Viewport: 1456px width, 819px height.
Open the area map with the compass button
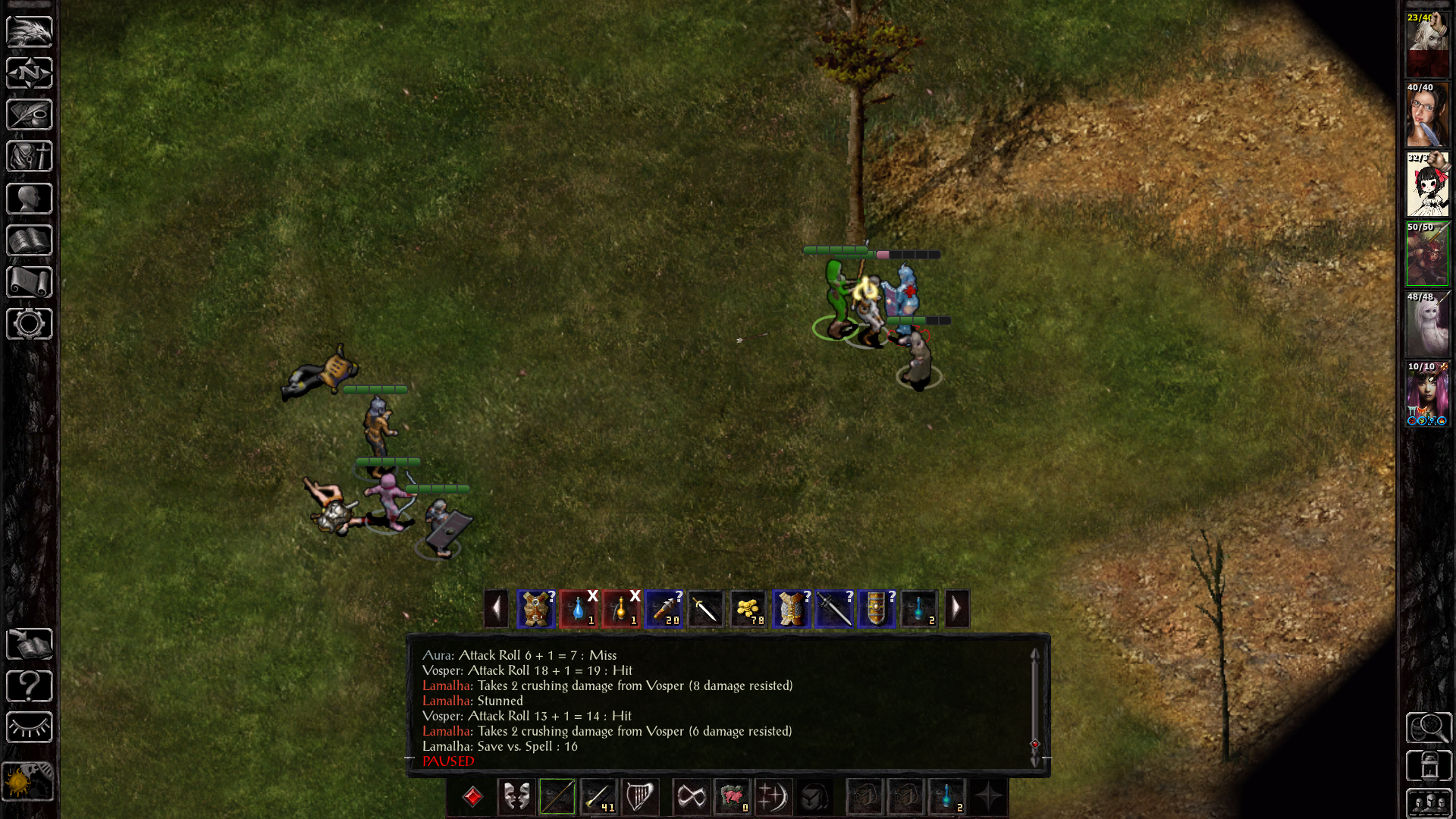pyautogui.click(x=30, y=74)
